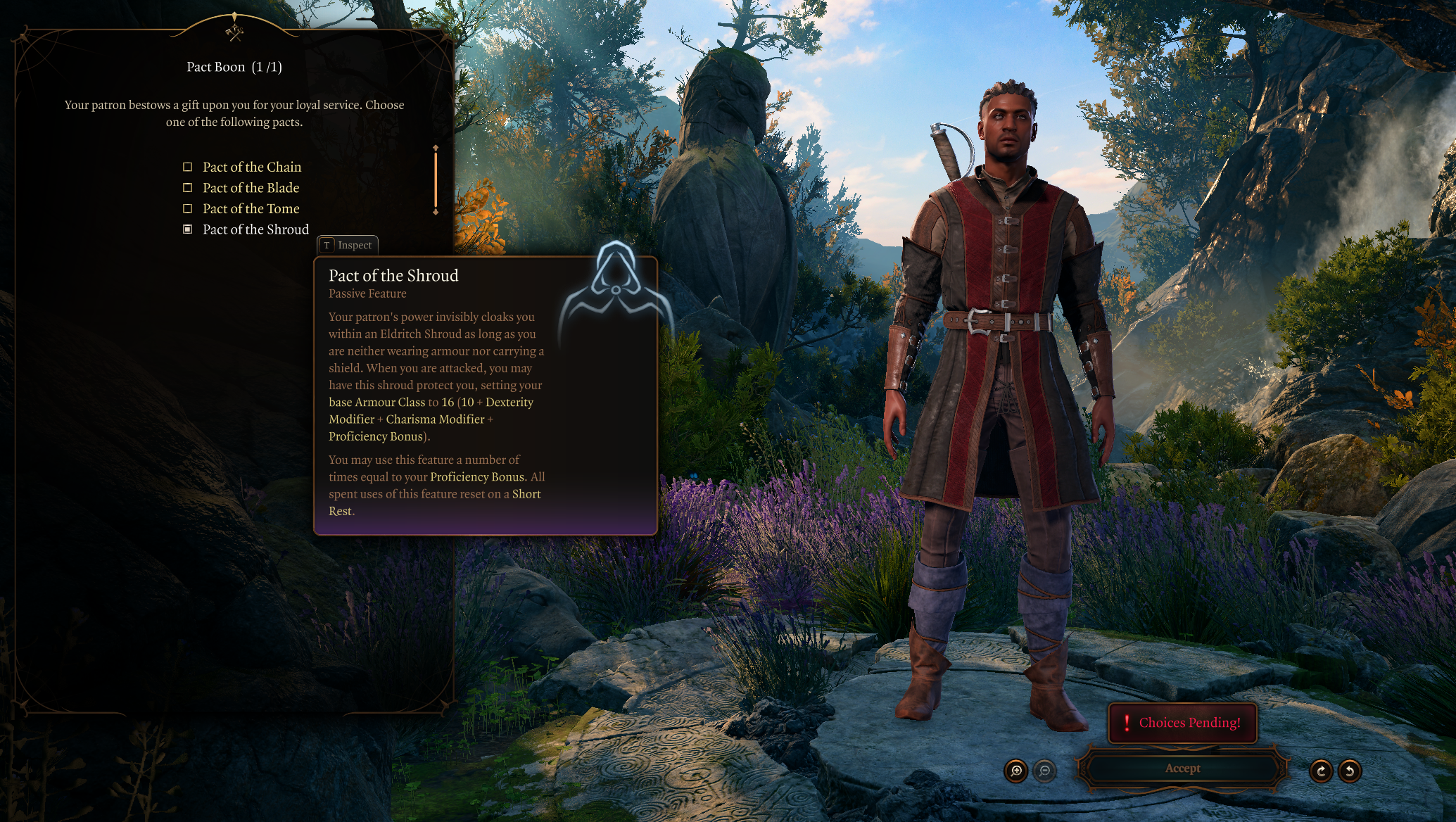This screenshot has width=1456, height=822.
Task: Toggle the Pact of the Shroud checkbox
Action: coord(188,229)
